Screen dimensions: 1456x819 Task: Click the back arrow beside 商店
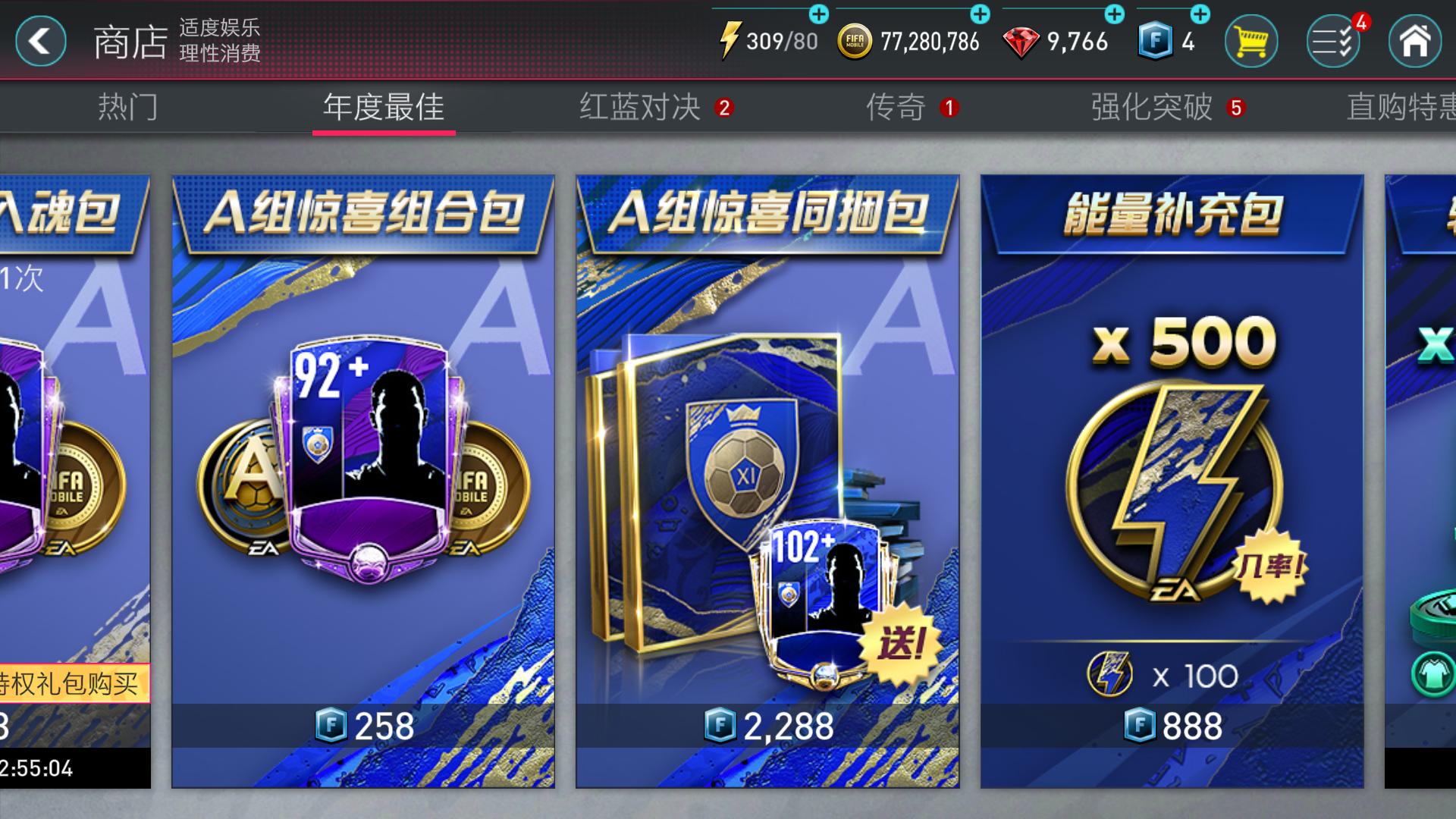coord(39,42)
